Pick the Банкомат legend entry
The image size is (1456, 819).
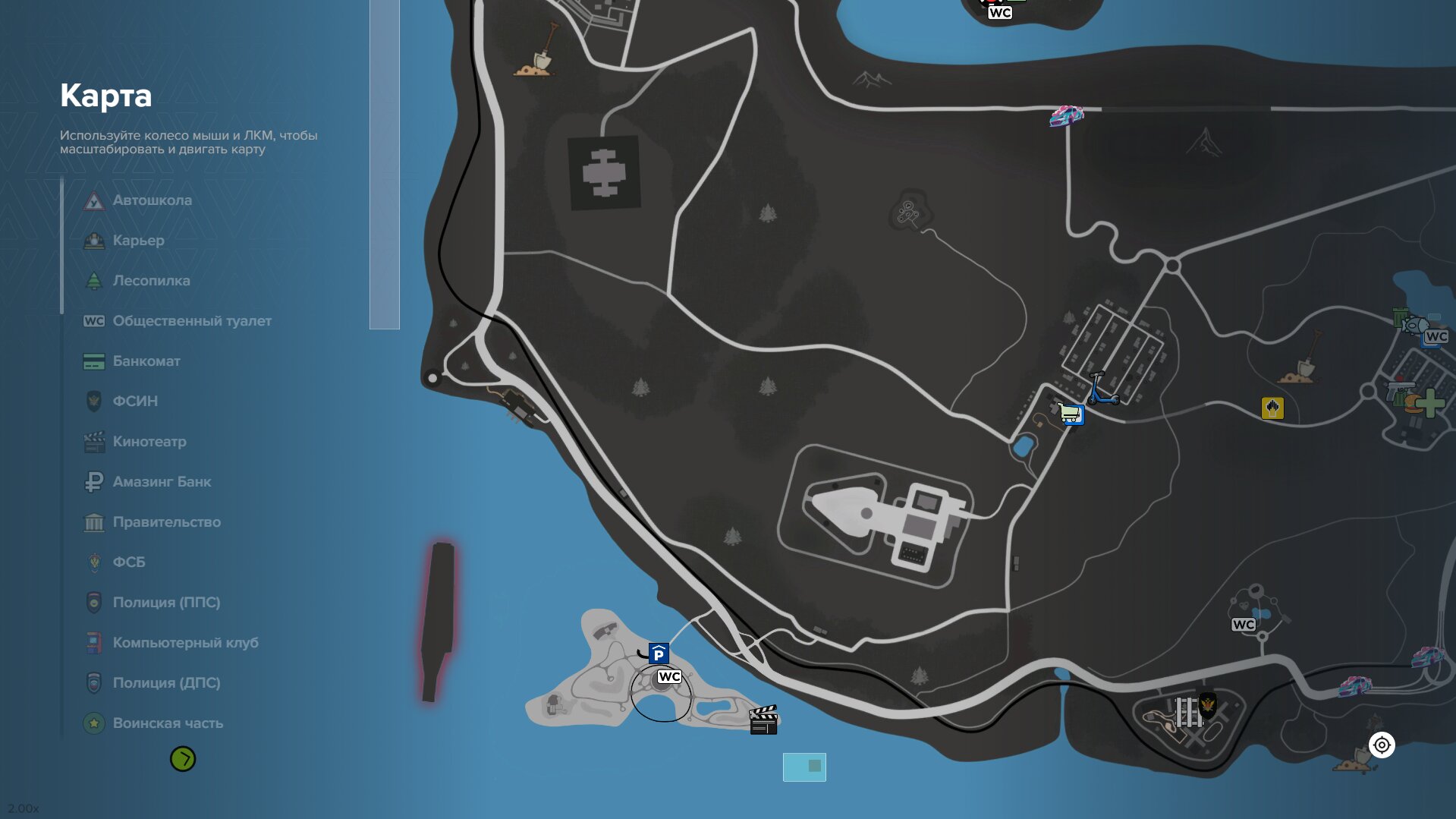146,361
